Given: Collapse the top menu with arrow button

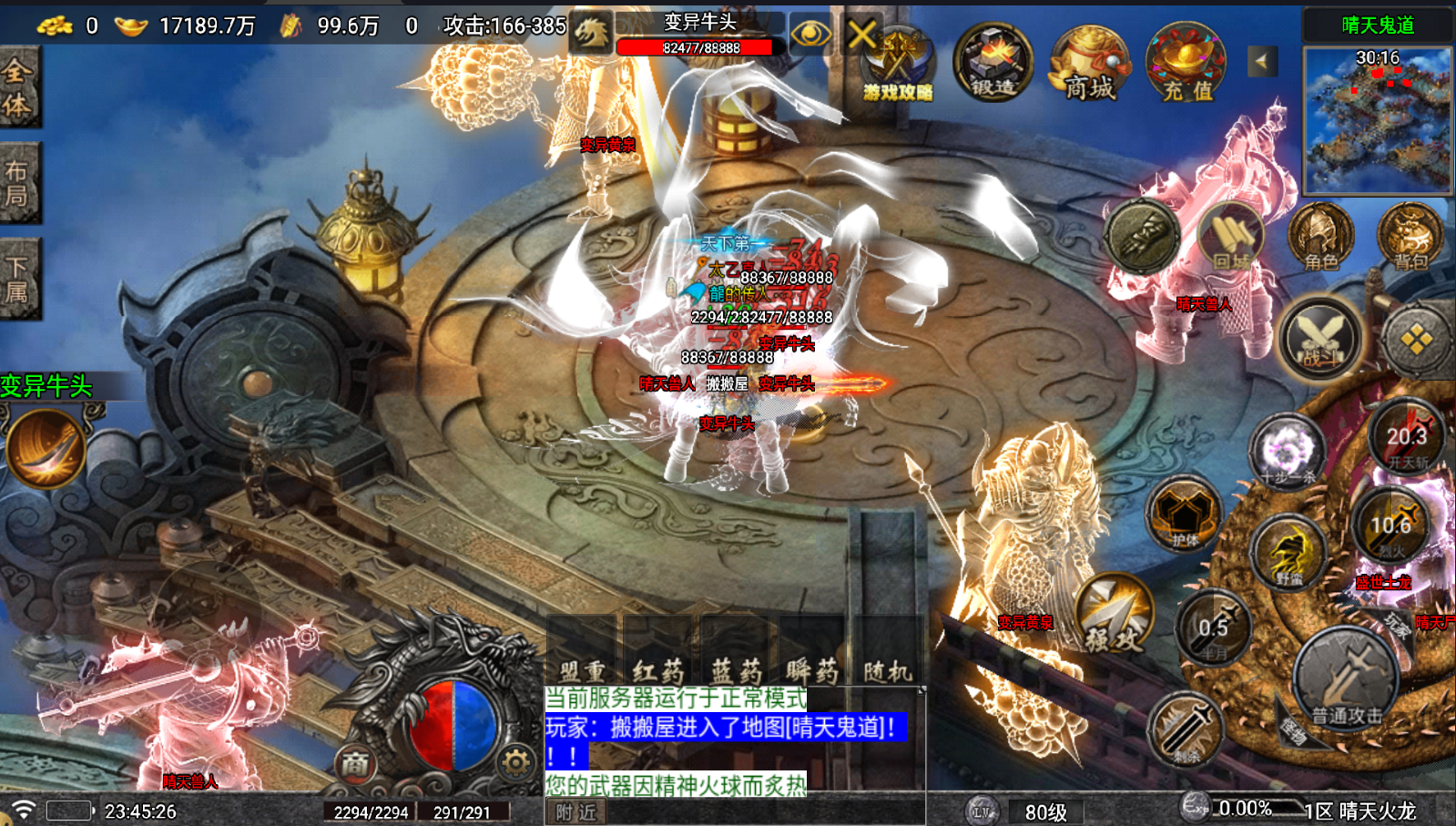Looking at the screenshot, I should [1262, 62].
